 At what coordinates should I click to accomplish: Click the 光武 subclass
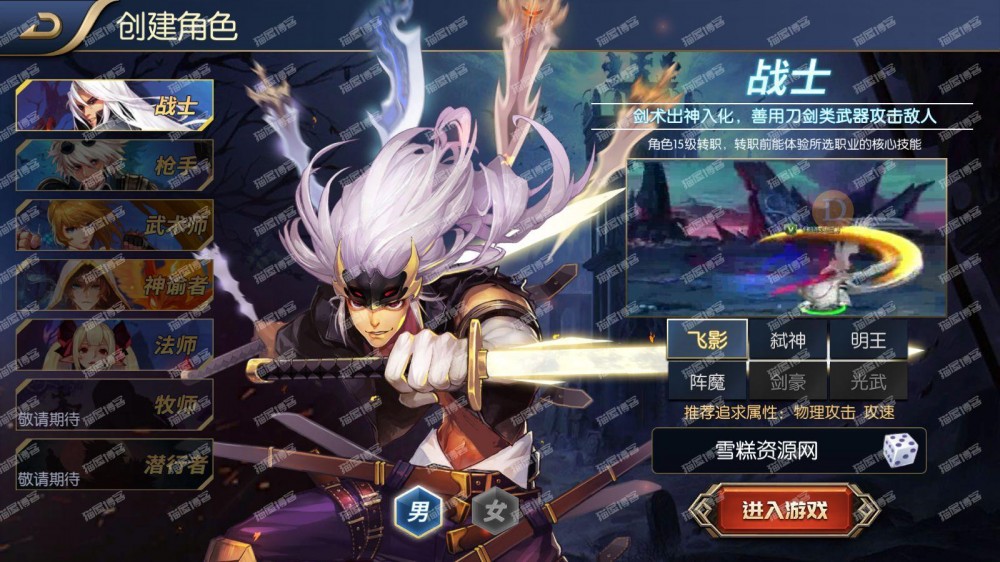tap(867, 380)
